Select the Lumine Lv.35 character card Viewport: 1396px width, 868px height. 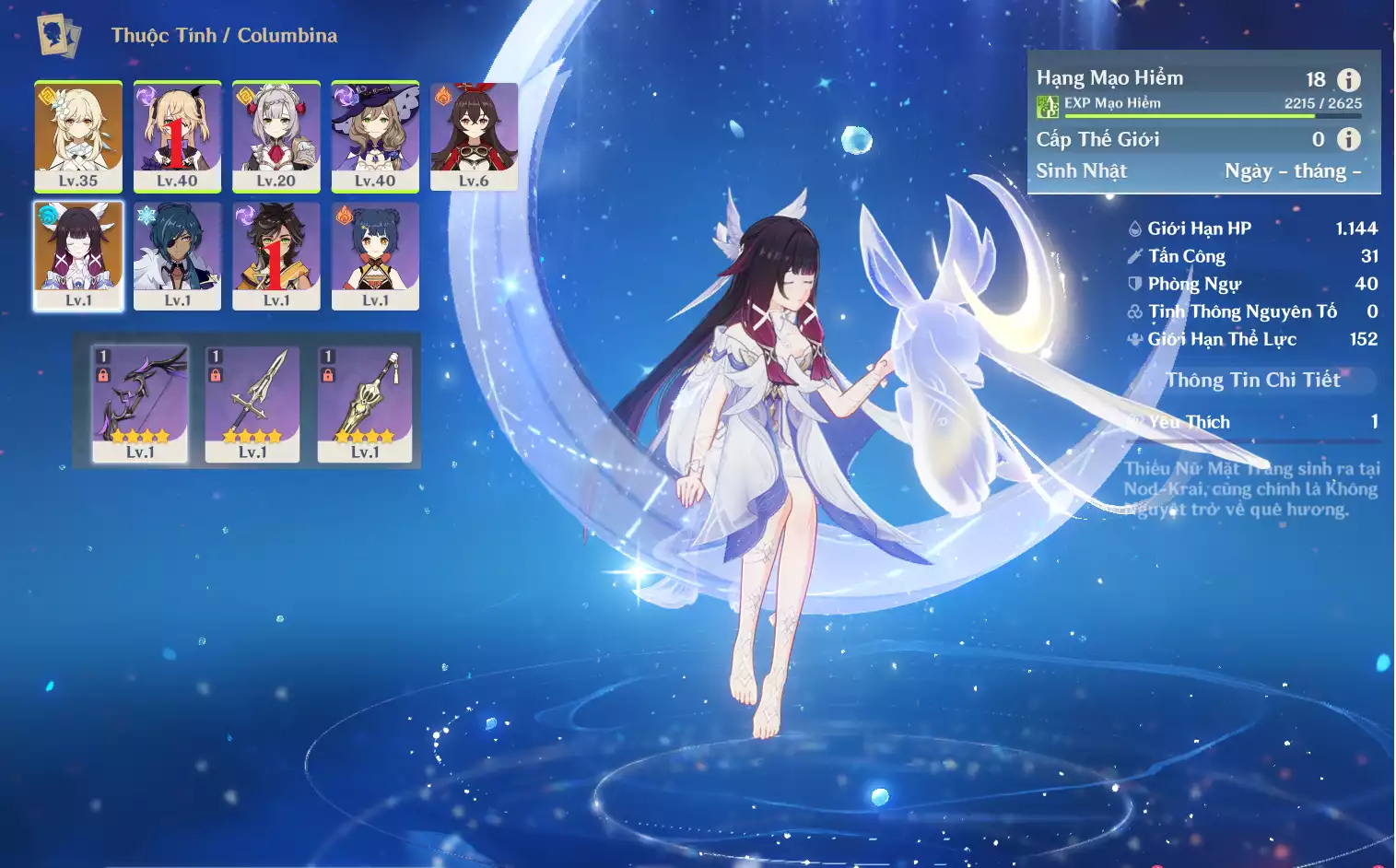point(78,135)
